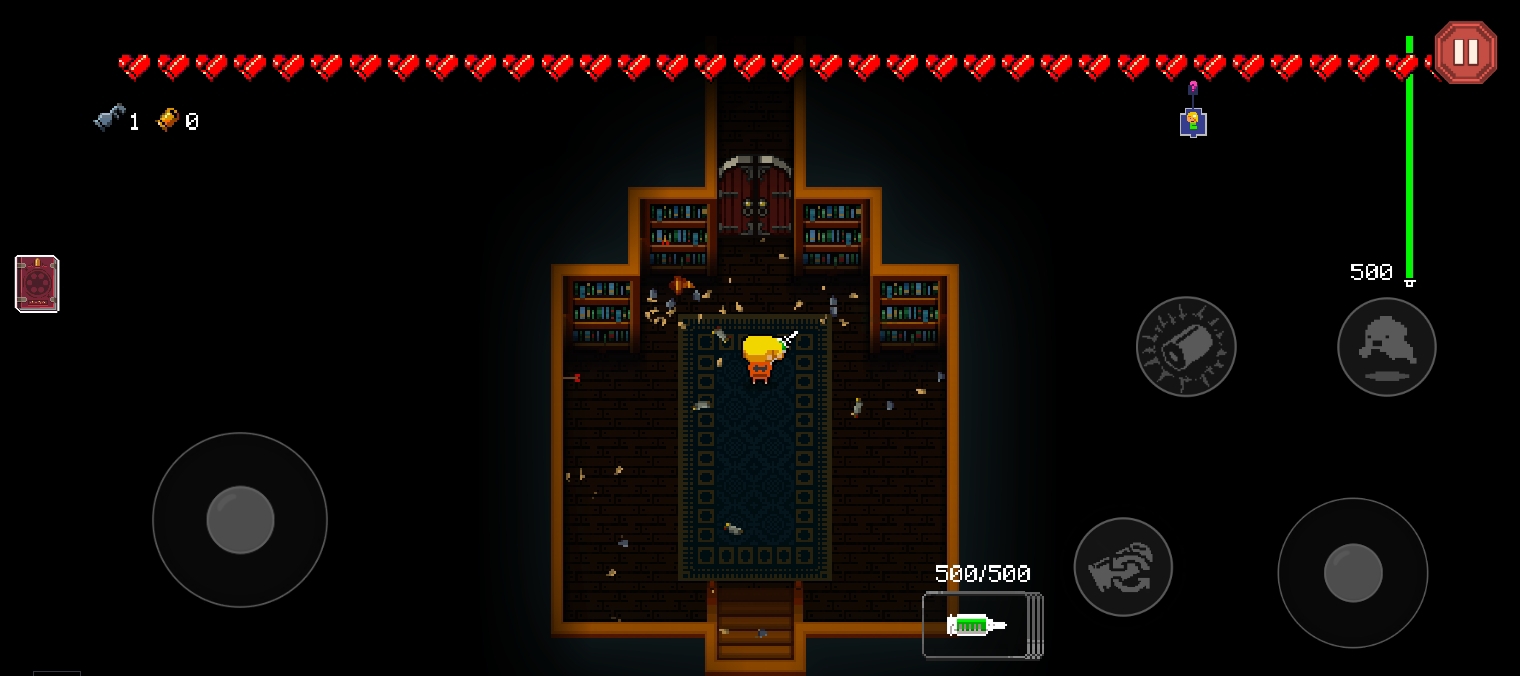1520x676 pixels.
Task: Select the green syringe gun card
Action: pyautogui.click(x=978, y=625)
